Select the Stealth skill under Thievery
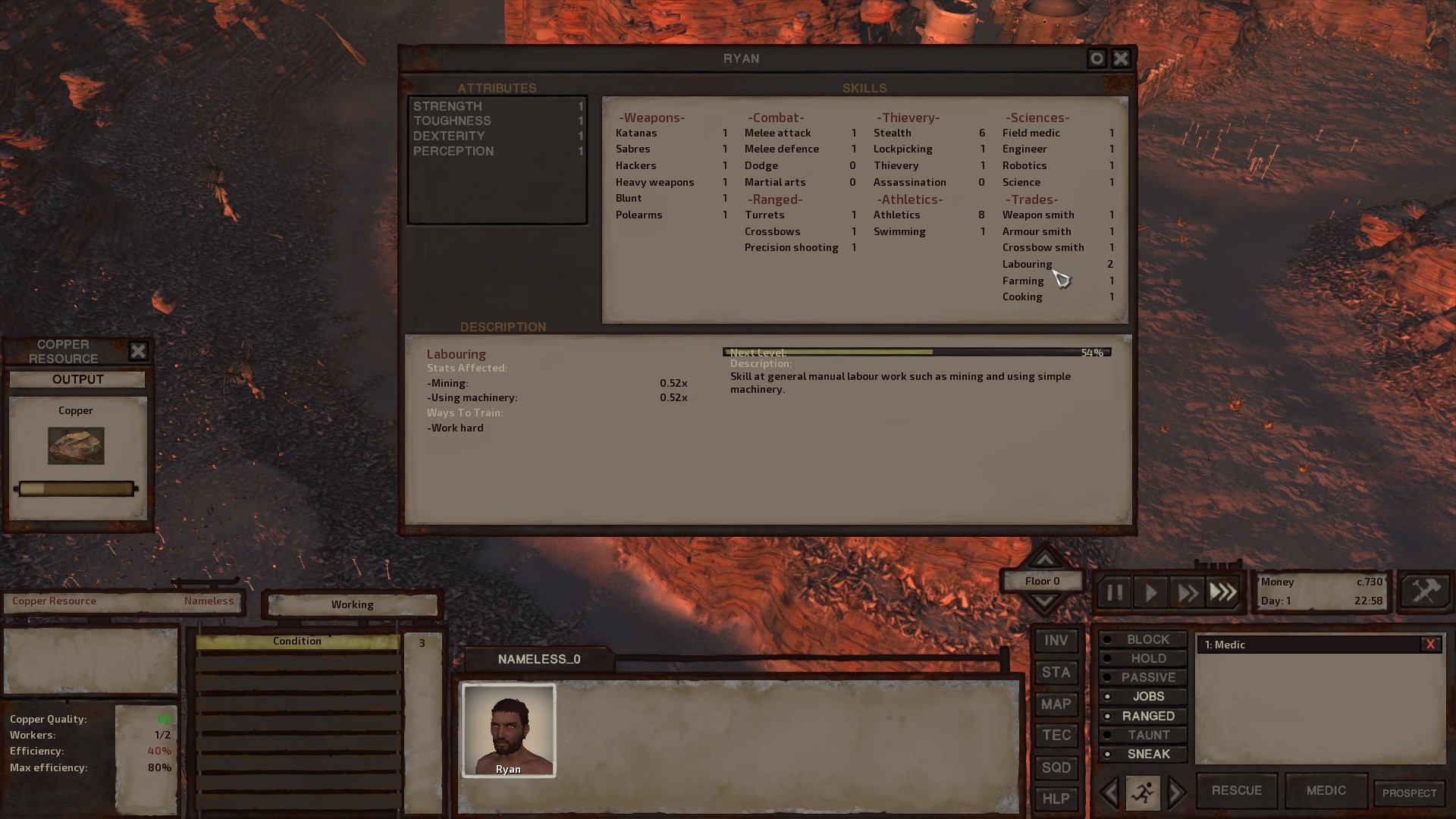The height and width of the screenshot is (819, 1456). [x=893, y=133]
